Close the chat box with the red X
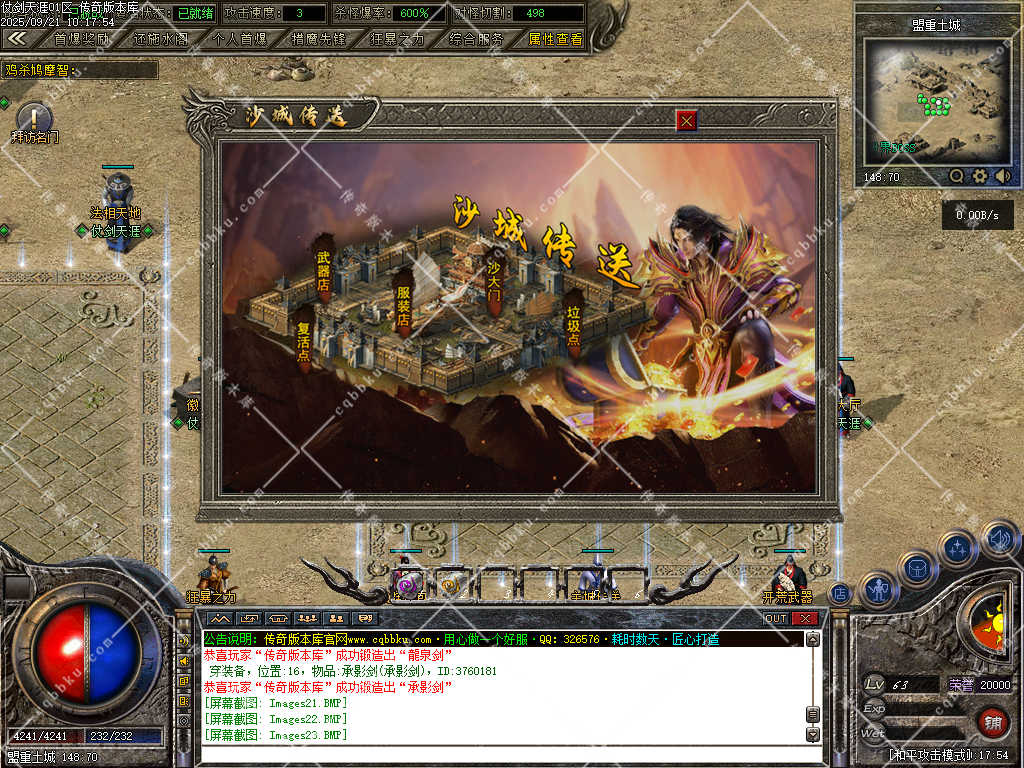Screen dimensions: 1024x768 pyautogui.click(x=804, y=618)
